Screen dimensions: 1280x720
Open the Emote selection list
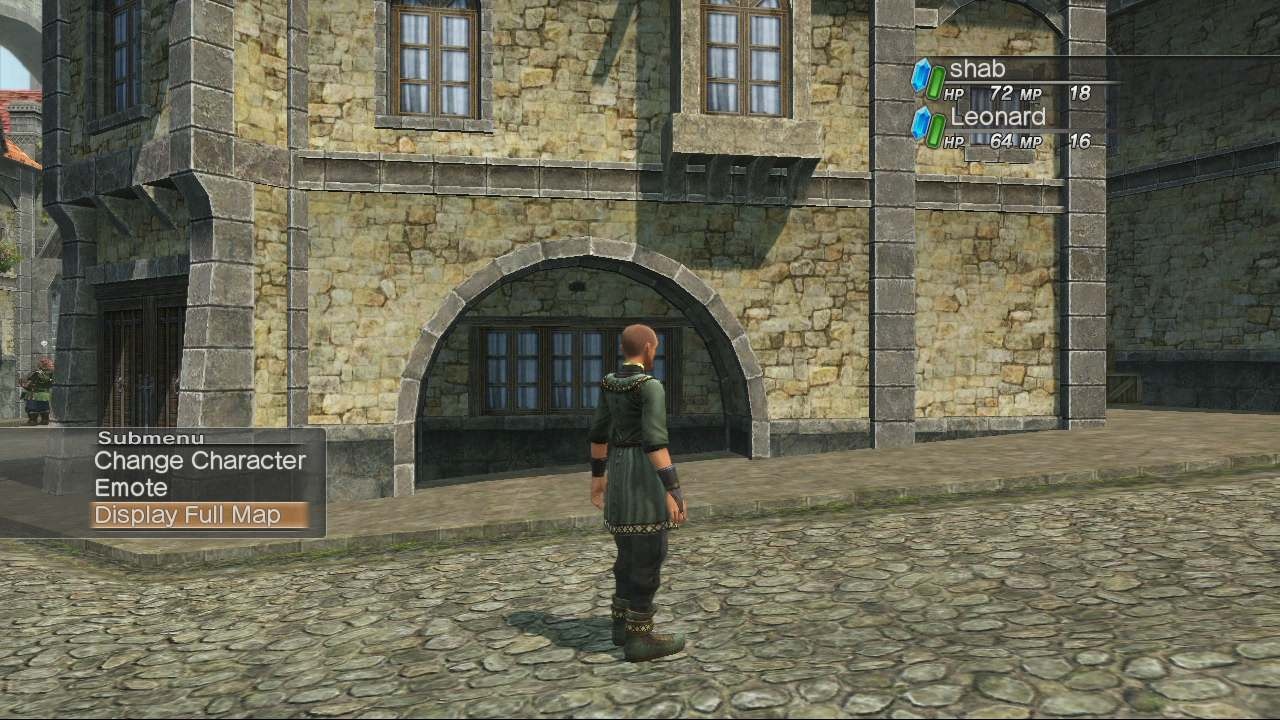pyautogui.click(x=129, y=488)
